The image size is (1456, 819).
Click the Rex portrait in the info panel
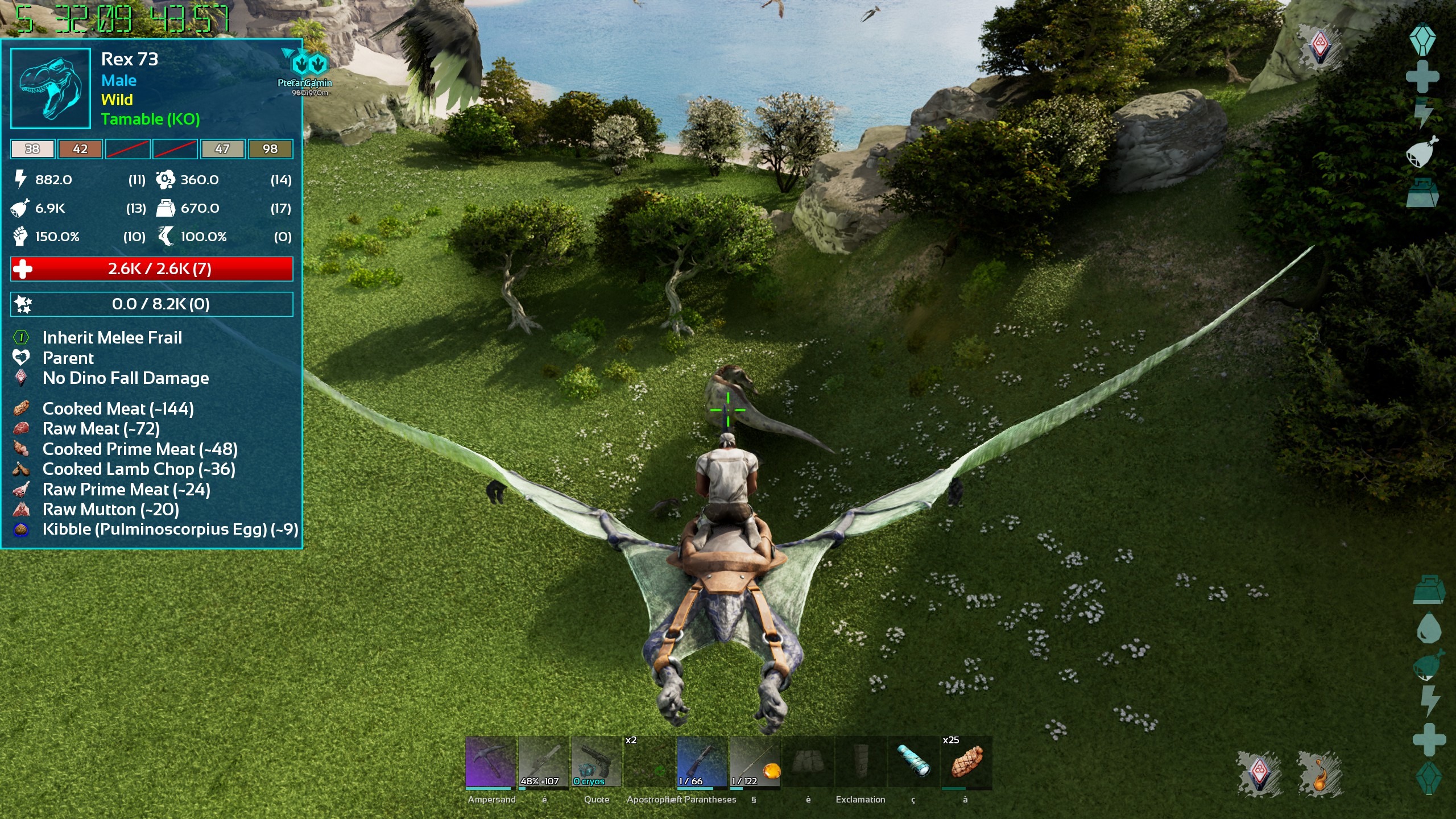(x=51, y=88)
